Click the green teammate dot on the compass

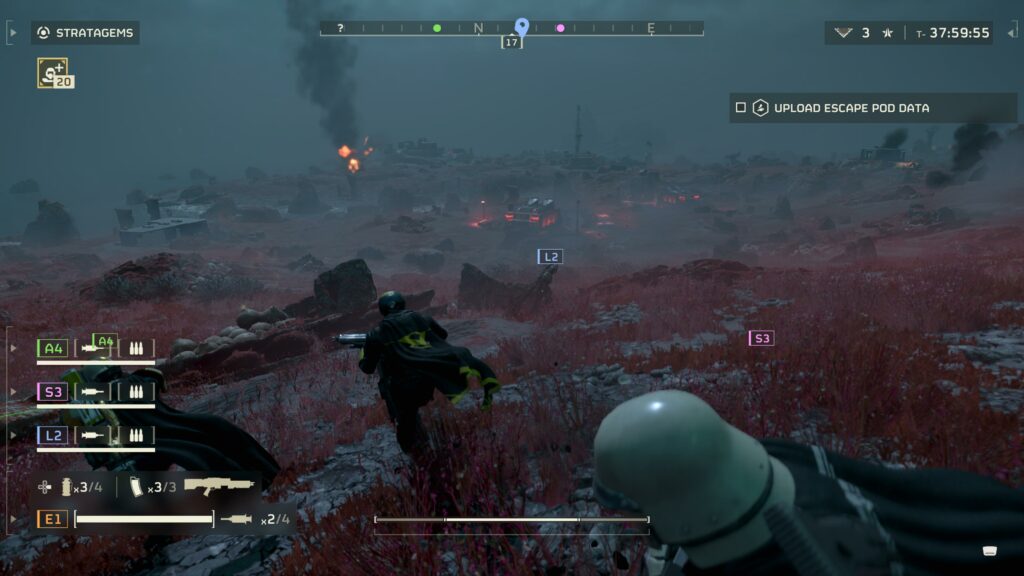[x=437, y=28]
